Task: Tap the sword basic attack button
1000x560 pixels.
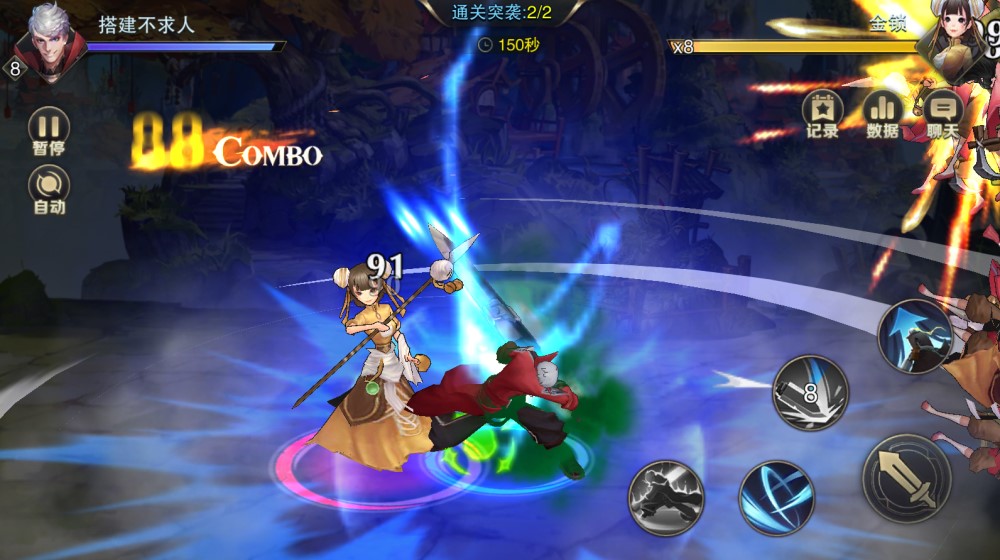Action: click(x=906, y=479)
